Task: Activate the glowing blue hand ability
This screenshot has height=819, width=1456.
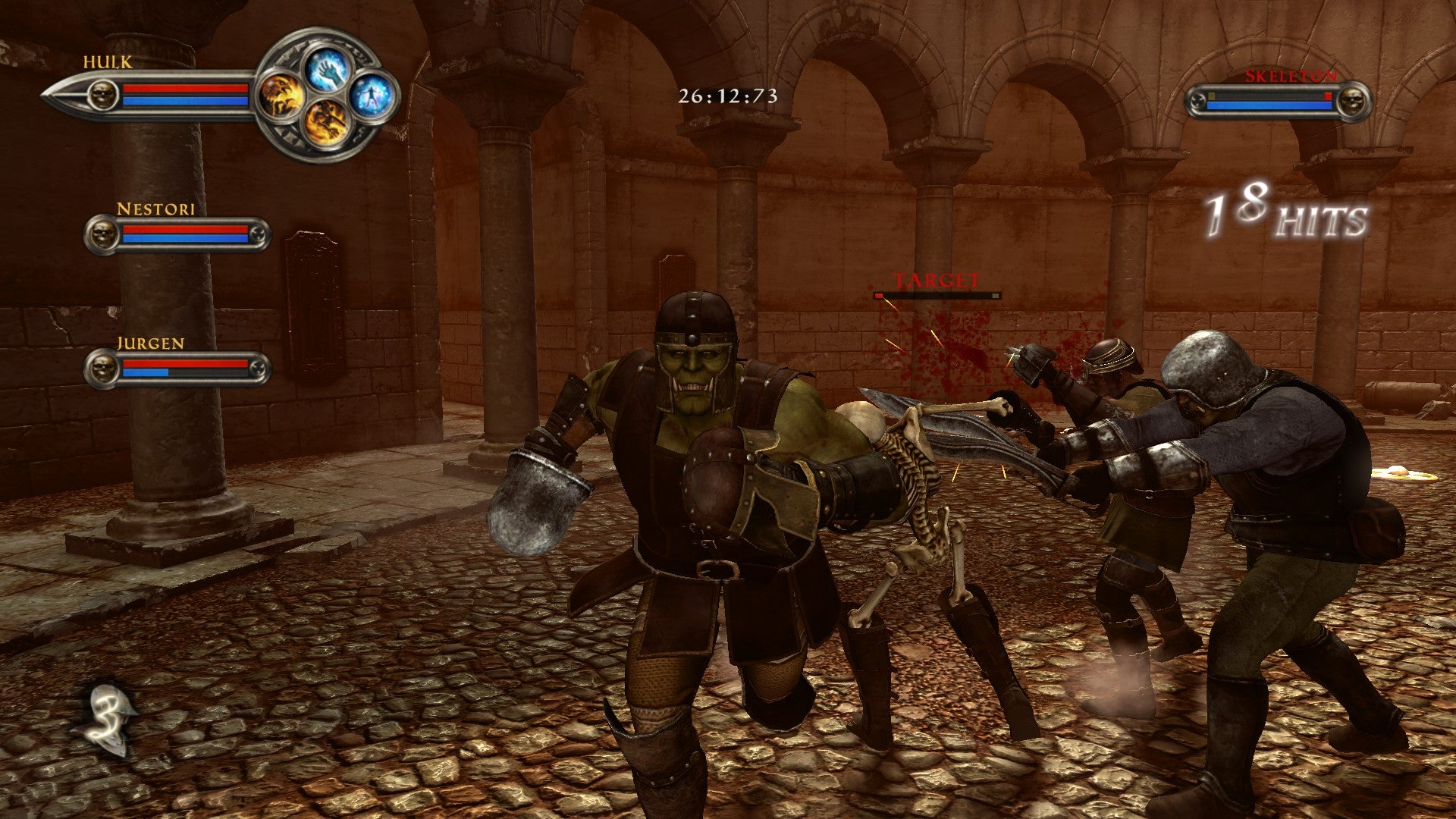Action: pos(328,70)
